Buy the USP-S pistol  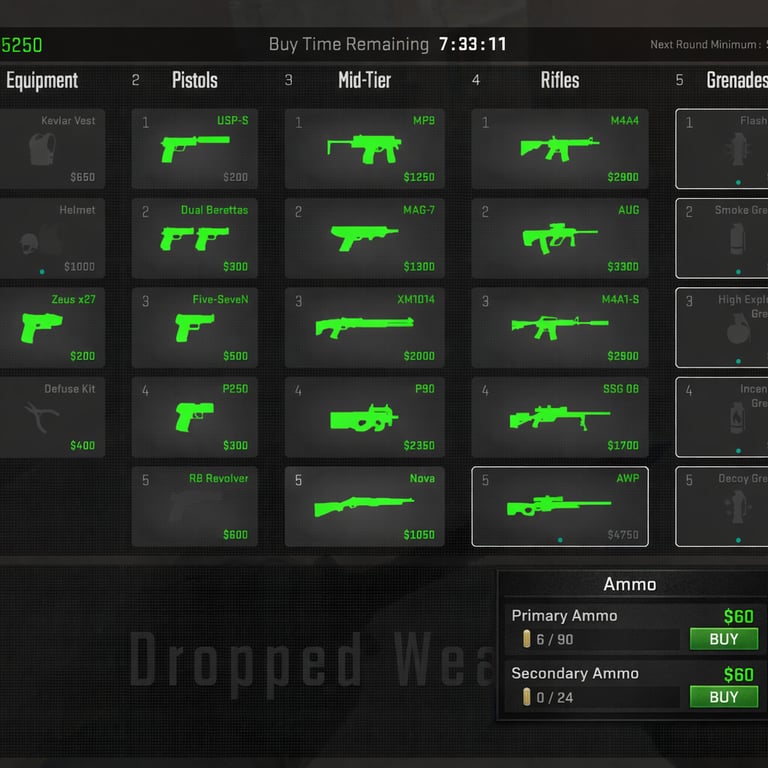coord(195,149)
